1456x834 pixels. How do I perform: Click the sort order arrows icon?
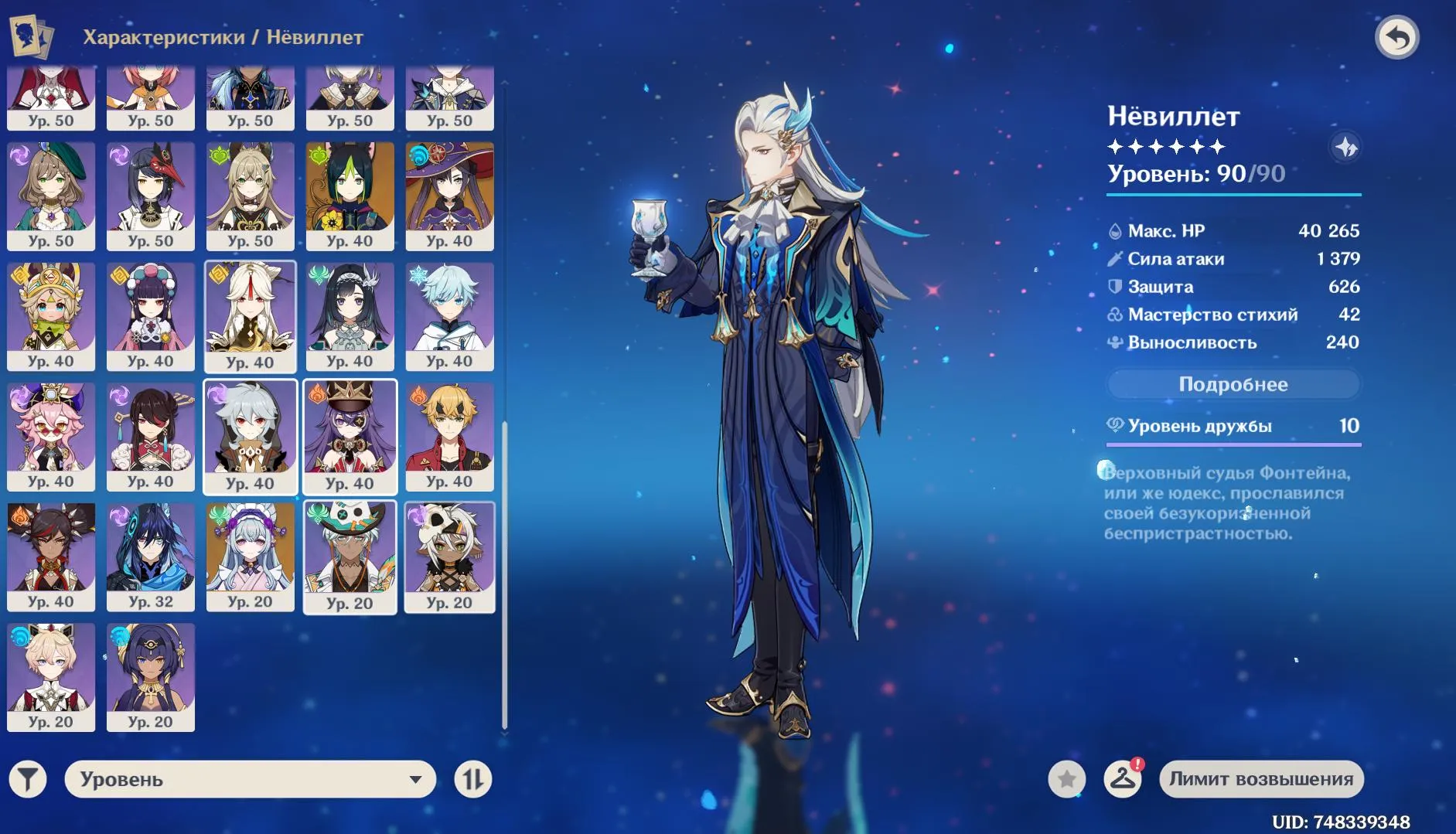[474, 779]
